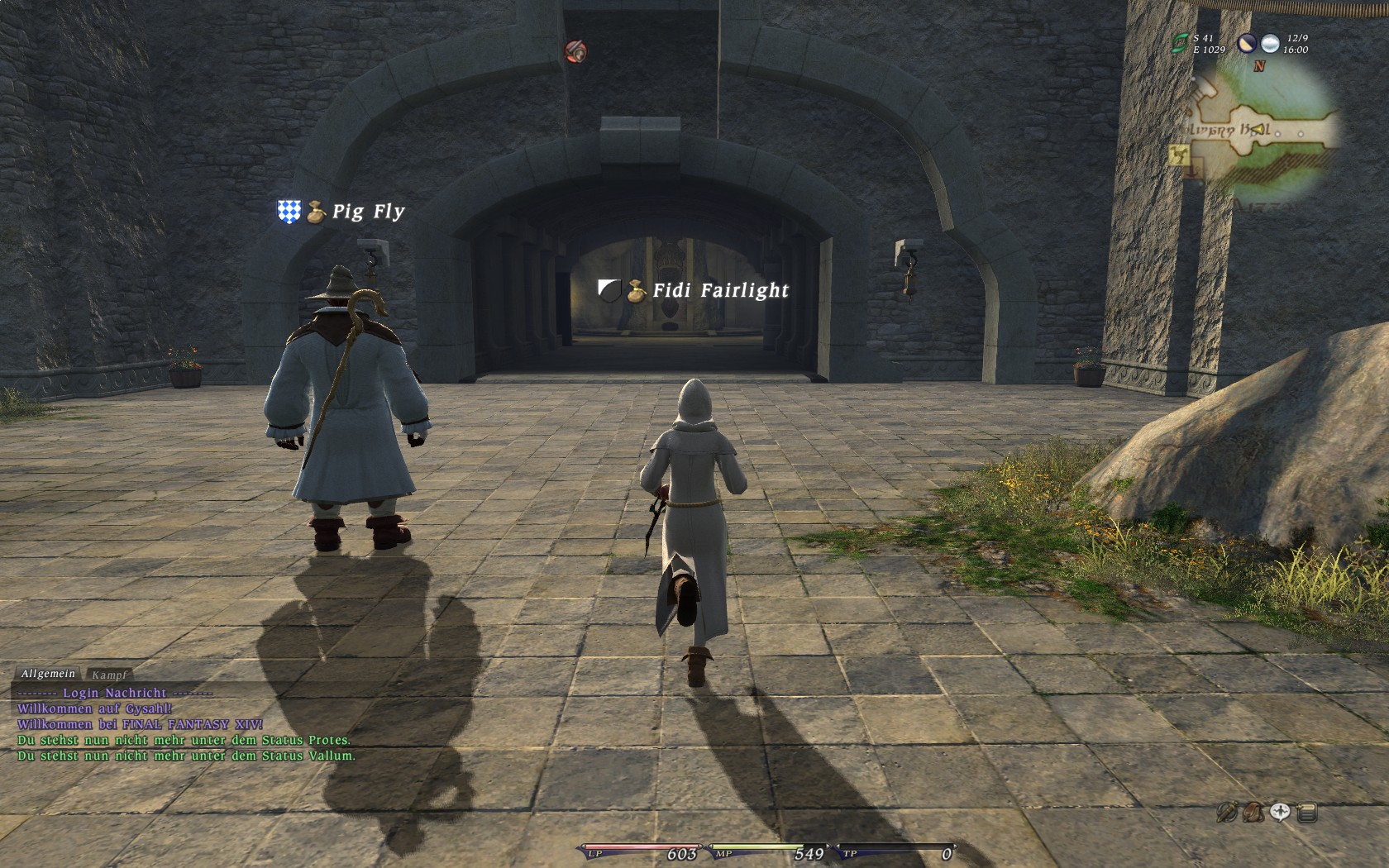This screenshot has height=868, width=1389.
Task: Switch to the Kampf chat tab
Action: (x=109, y=675)
